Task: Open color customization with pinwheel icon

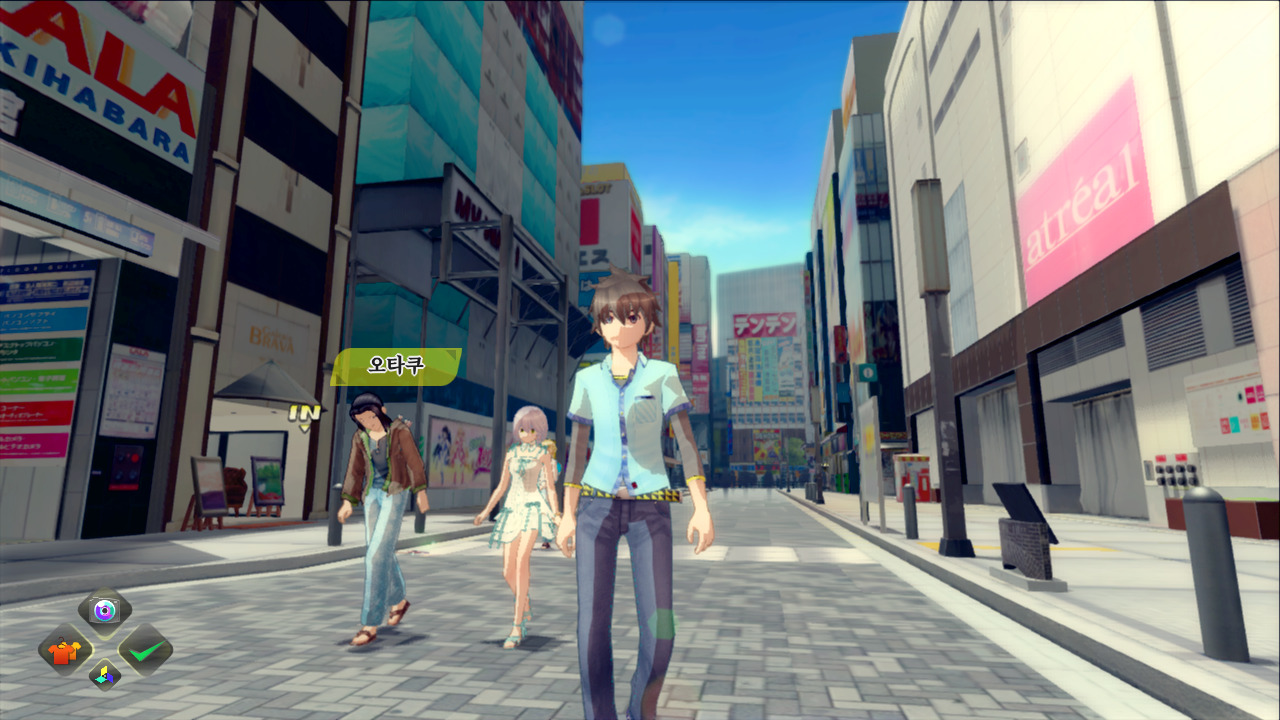Action: tap(103, 676)
